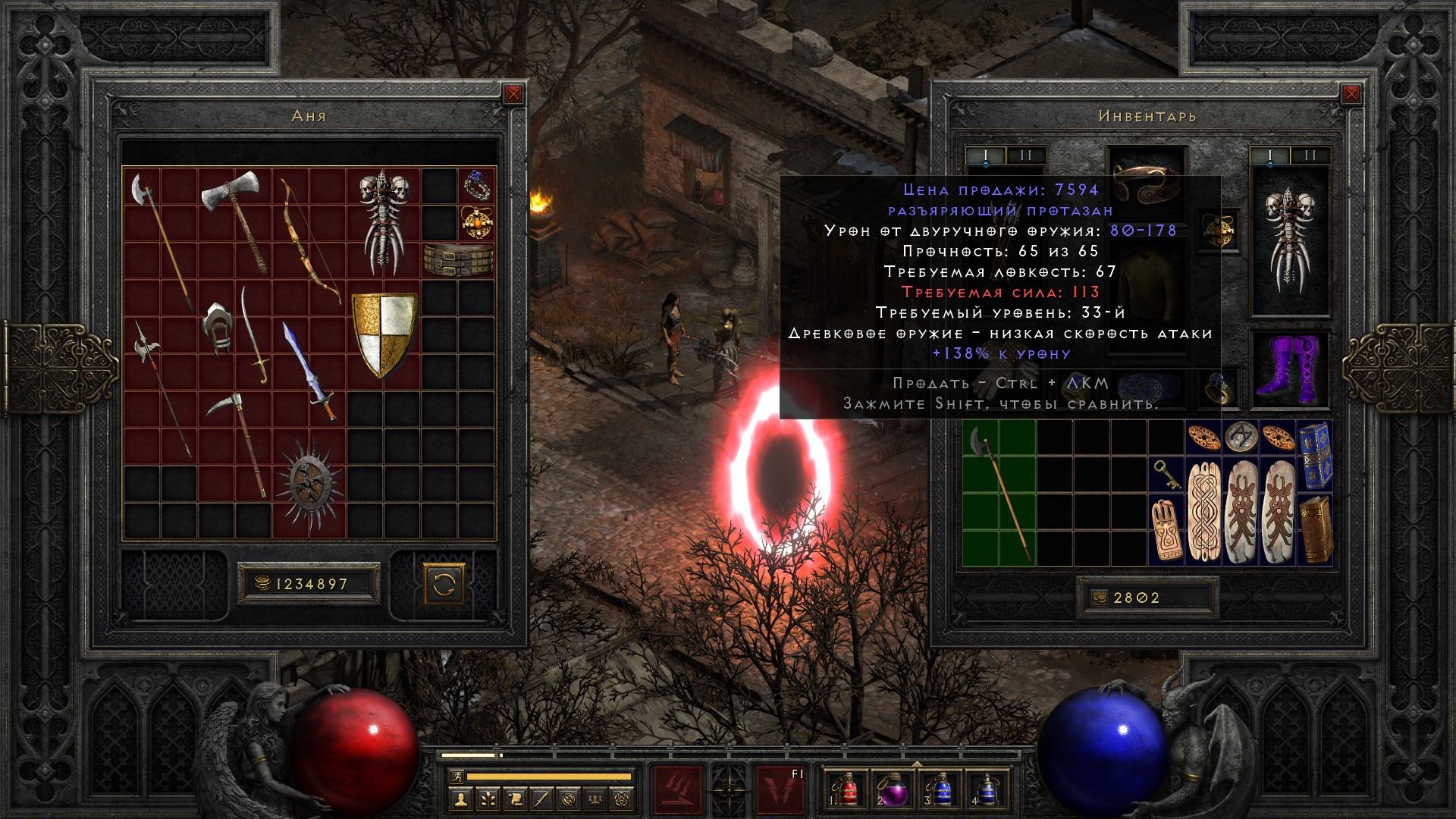
Task: Select the belt item in Anya's shop
Action: 458,259
